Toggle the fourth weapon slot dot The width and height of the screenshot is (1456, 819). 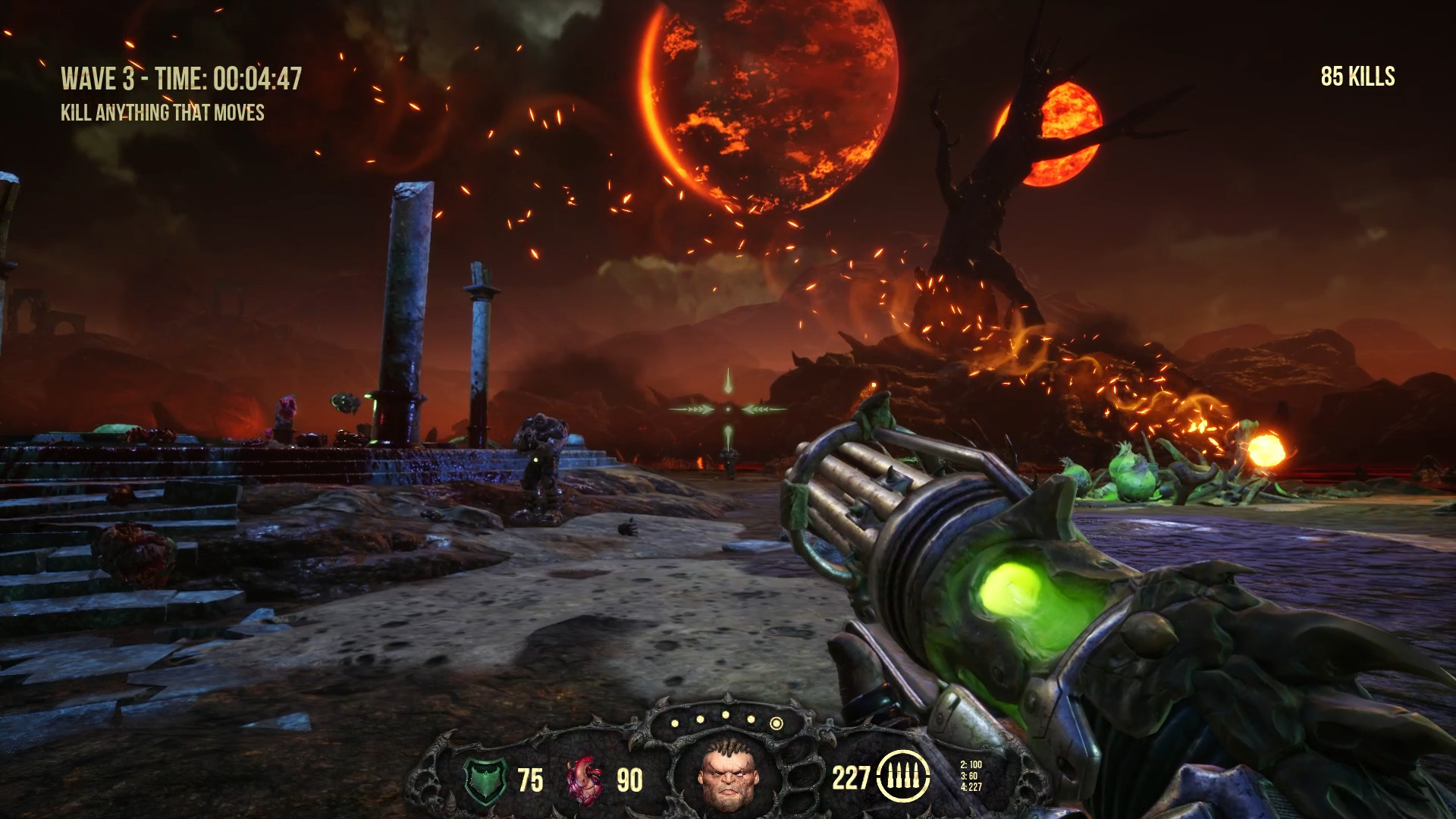751,719
